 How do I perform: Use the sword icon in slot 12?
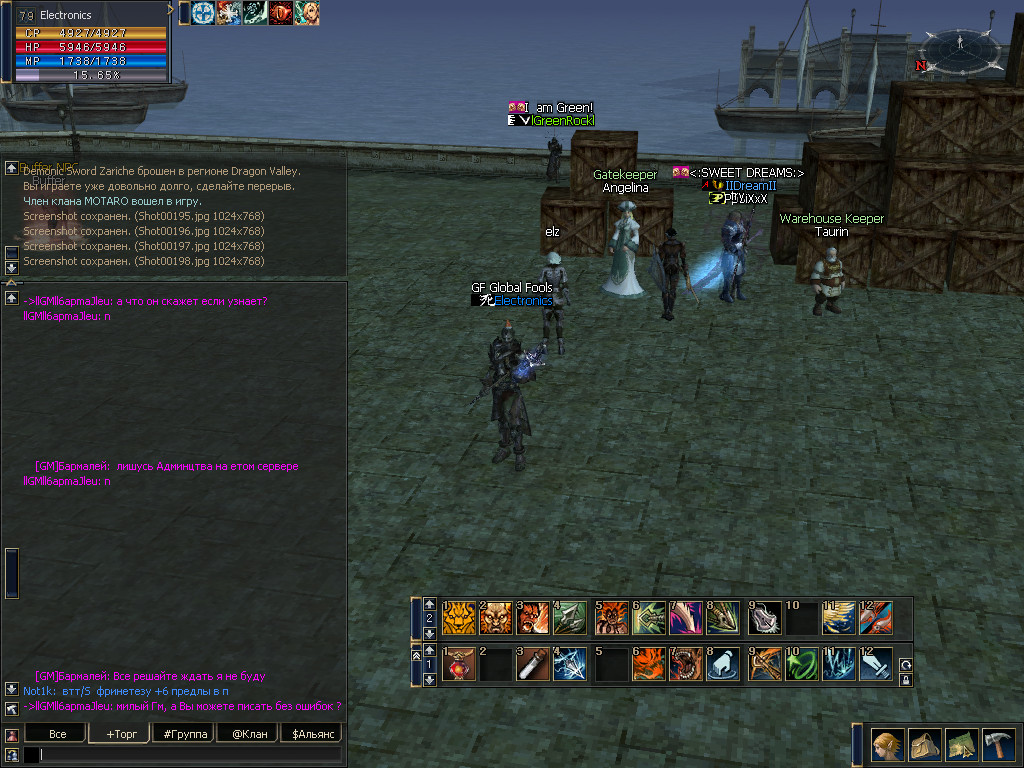[x=876, y=665]
